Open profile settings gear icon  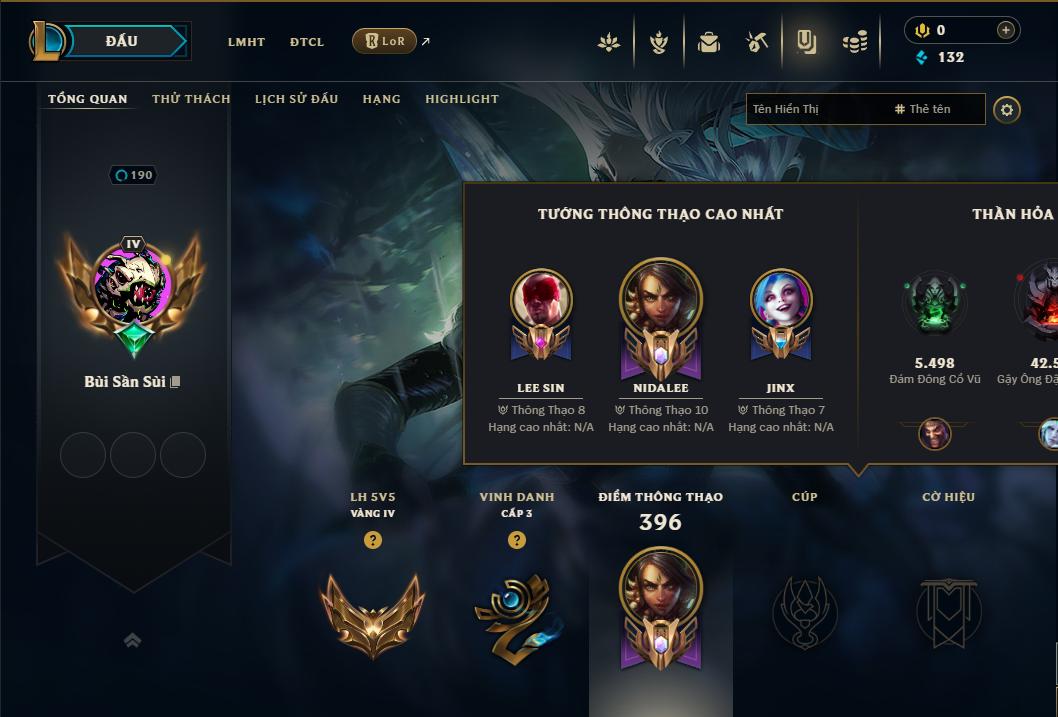1007,110
